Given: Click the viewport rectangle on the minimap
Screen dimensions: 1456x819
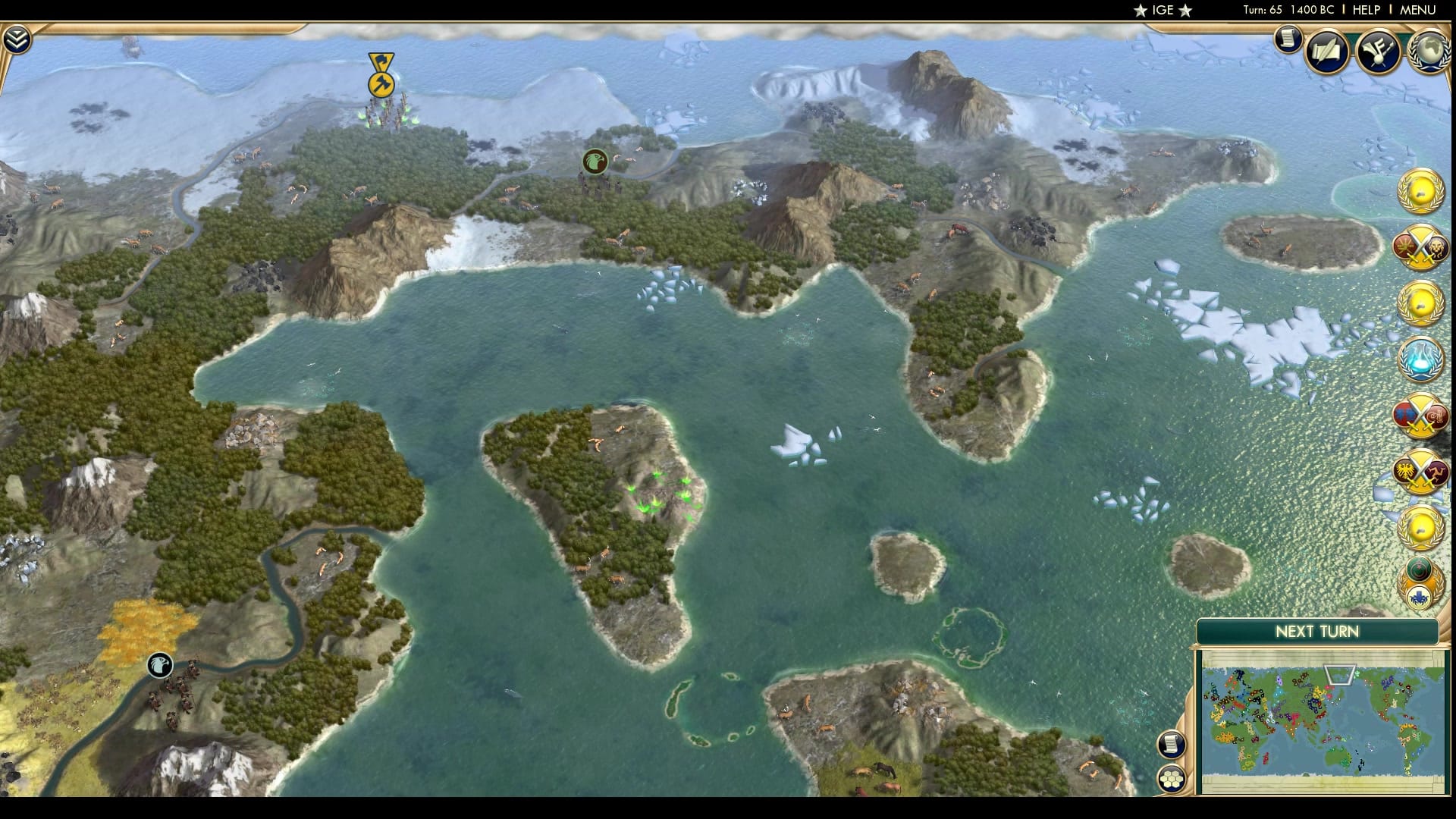Looking at the screenshot, I should coord(1341,673).
